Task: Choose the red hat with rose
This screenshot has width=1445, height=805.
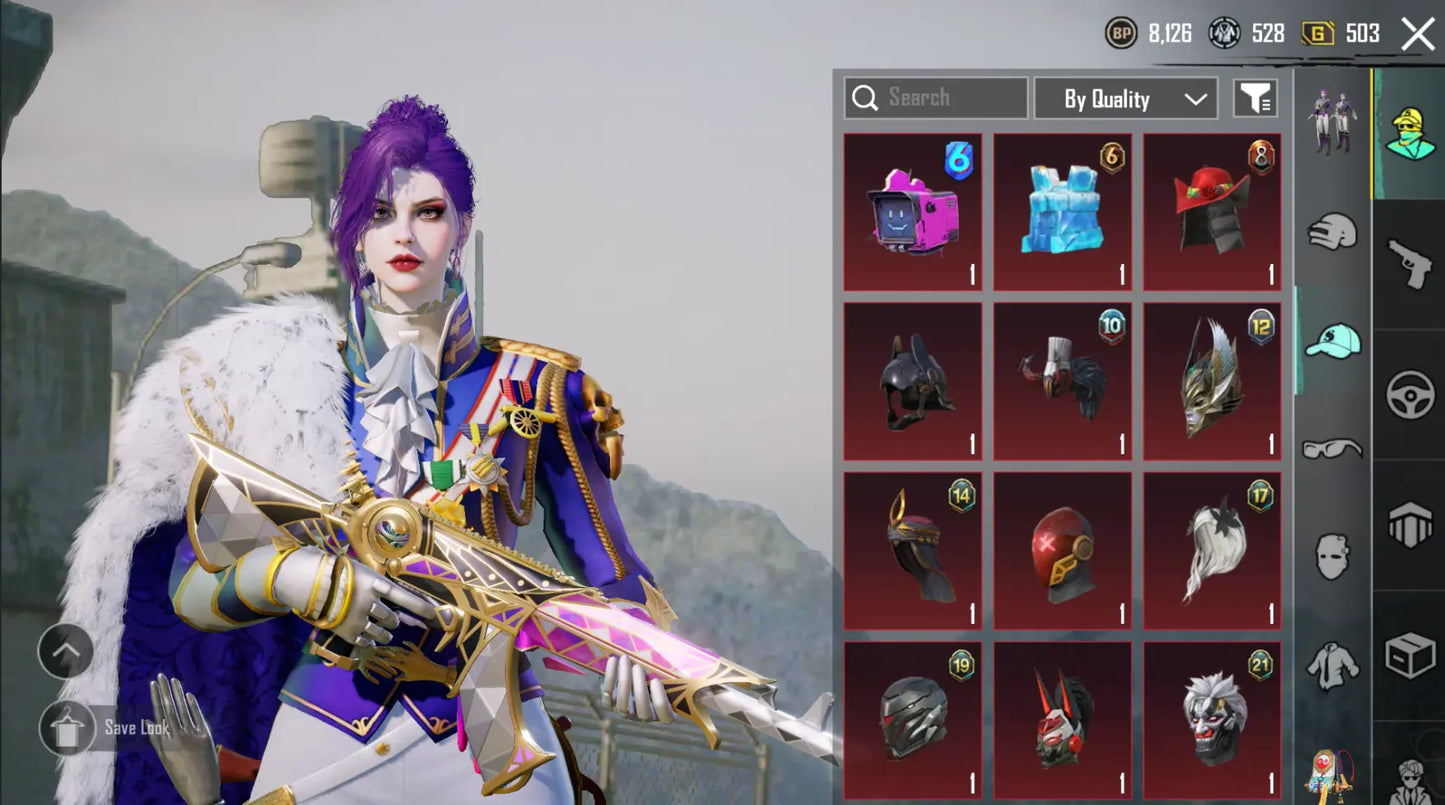Action: pos(1212,212)
